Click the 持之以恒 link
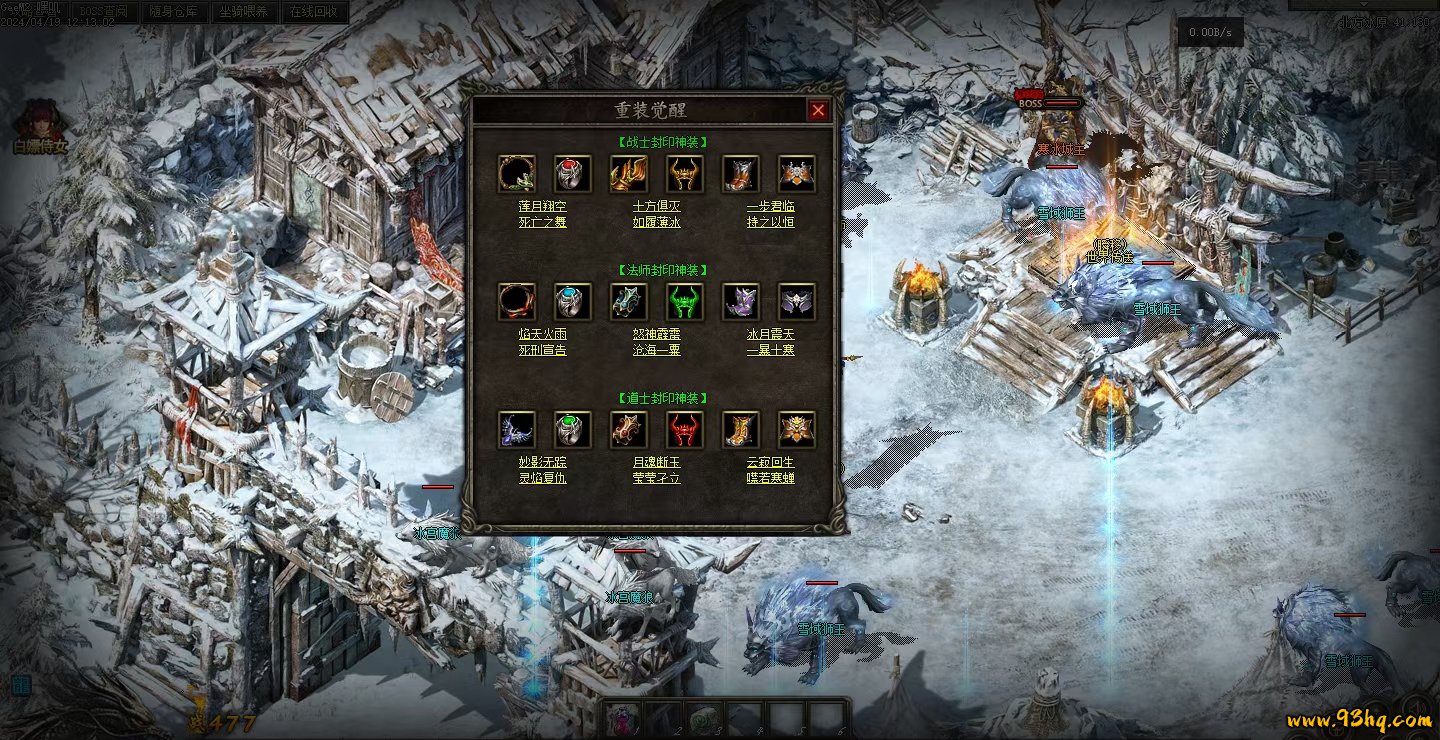Viewport: 1440px width, 740px height. coord(770,222)
